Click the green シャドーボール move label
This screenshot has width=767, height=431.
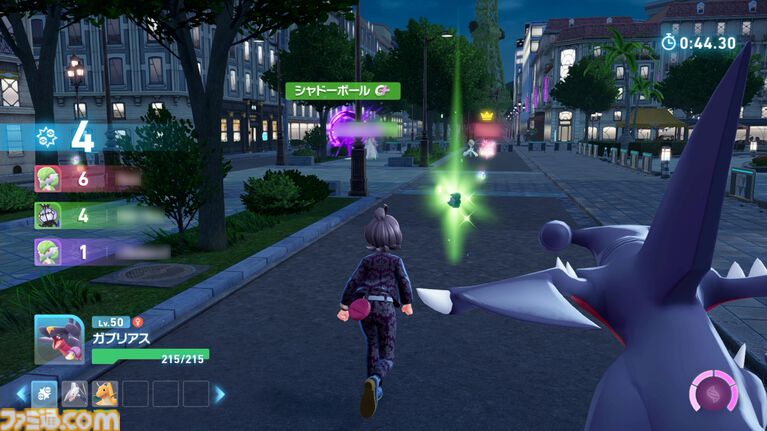click(343, 91)
